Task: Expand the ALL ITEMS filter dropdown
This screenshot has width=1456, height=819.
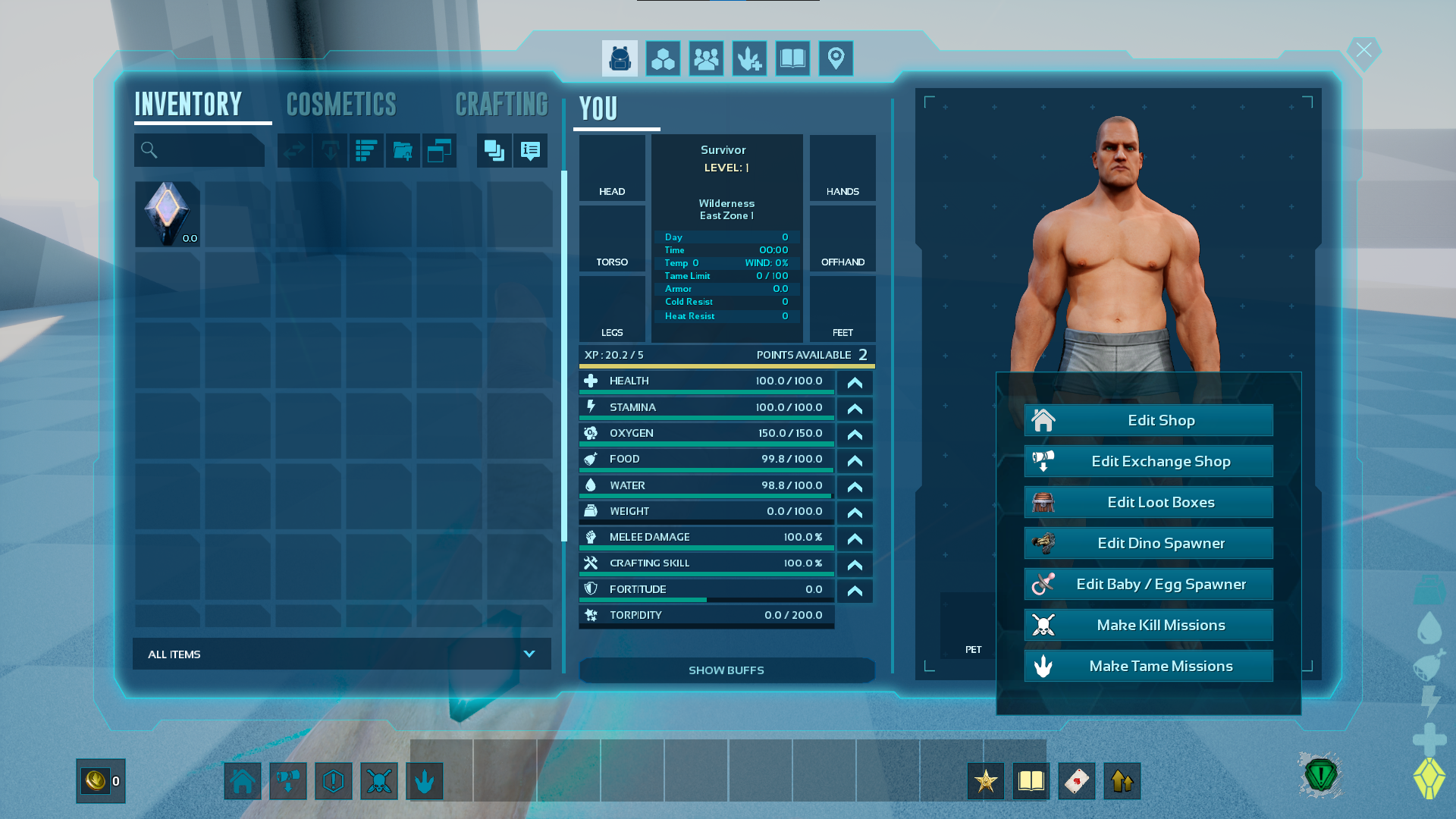Action: 530,653
